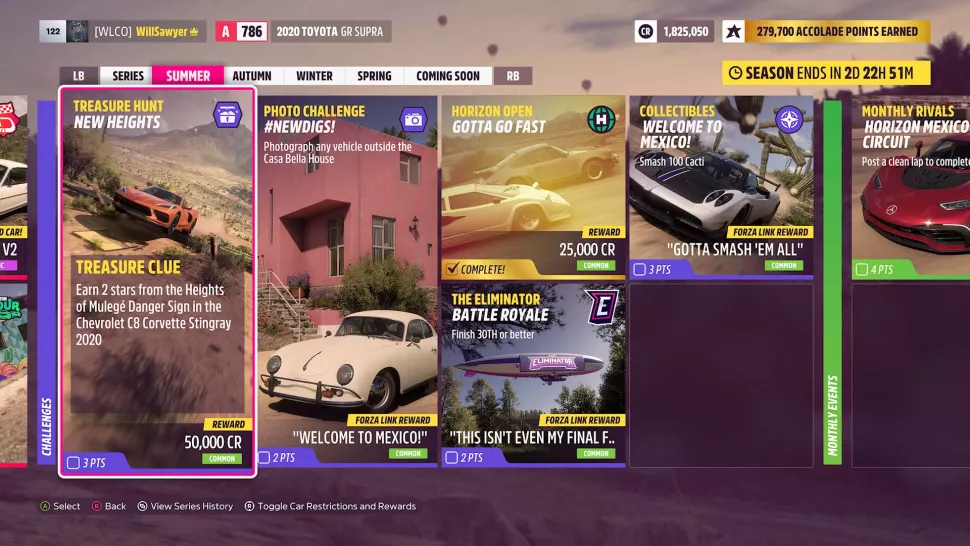The width and height of the screenshot is (970, 546).
Task: Choose the Horizon Open Gotta Go Fast card
Action: coord(533,187)
